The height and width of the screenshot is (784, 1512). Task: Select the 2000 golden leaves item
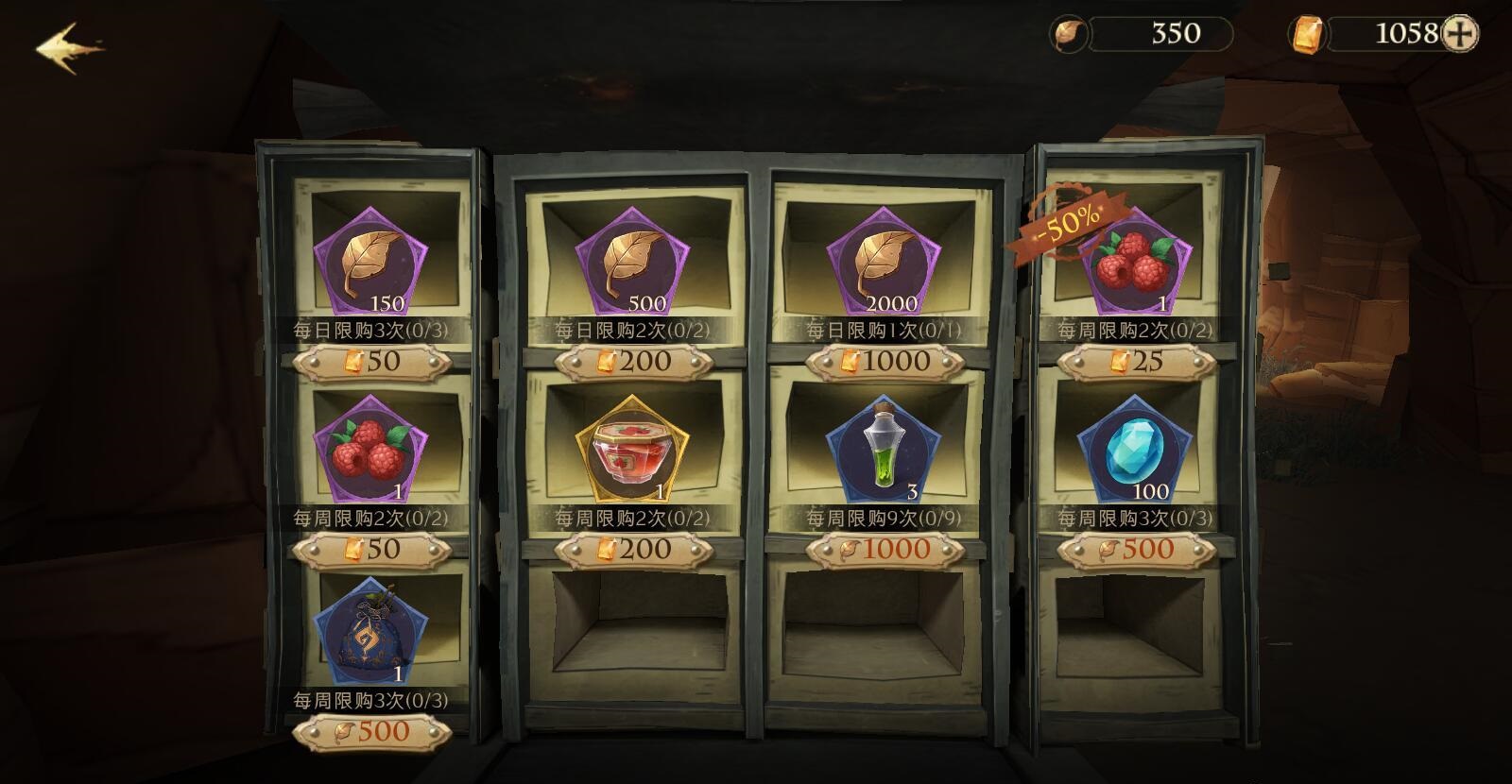pyautogui.click(x=884, y=261)
